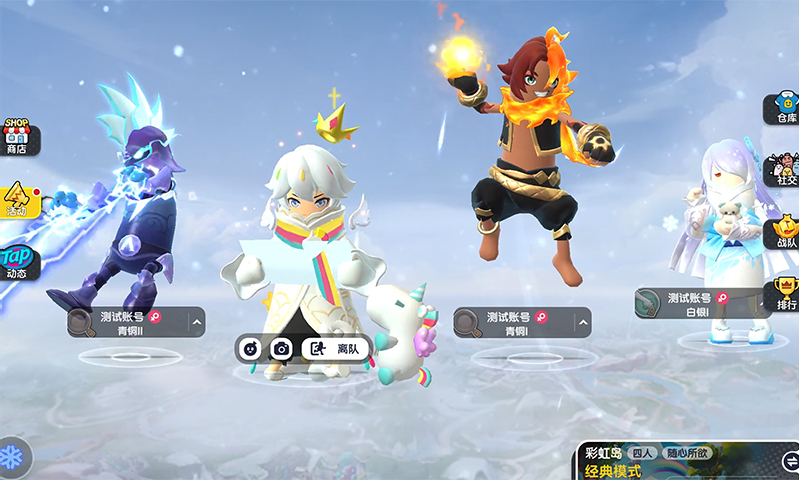Open the 战队 team menu
799x480 pixels.
784,233
